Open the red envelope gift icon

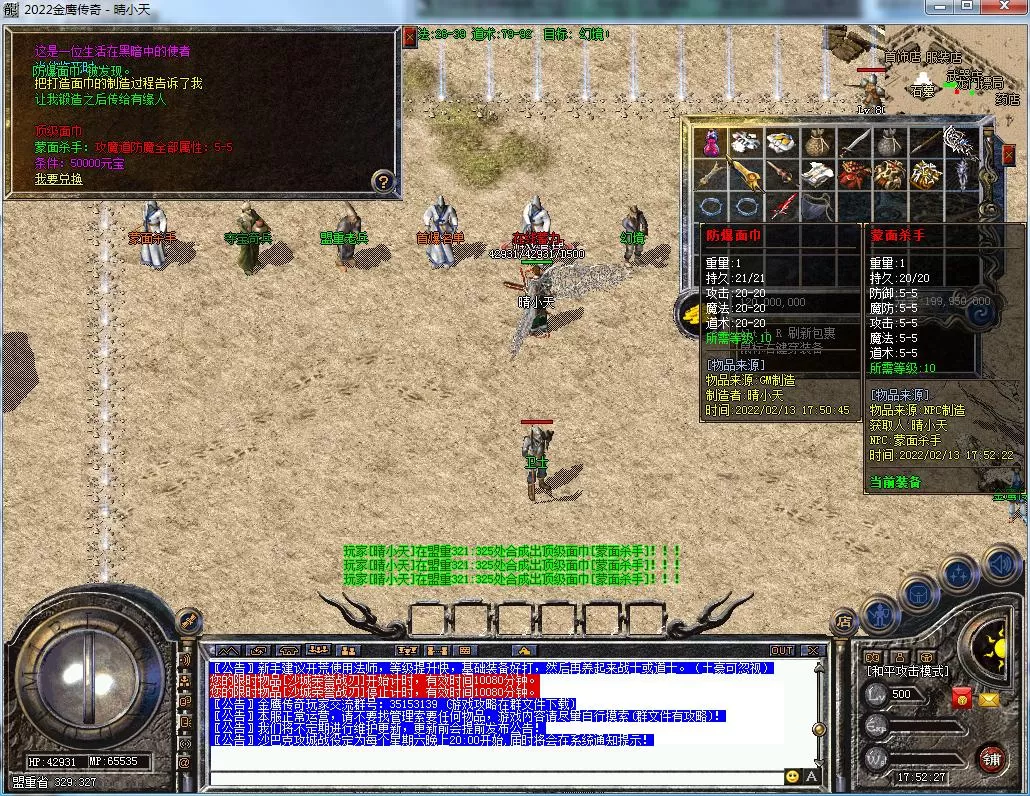click(962, 698)
